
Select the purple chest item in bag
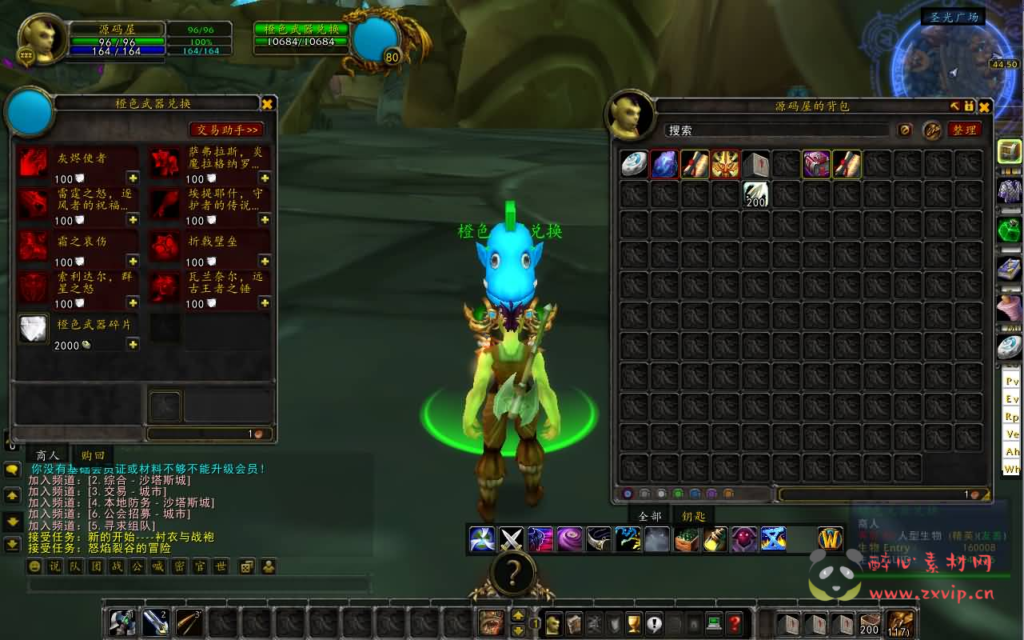click(x=816, y=163)
